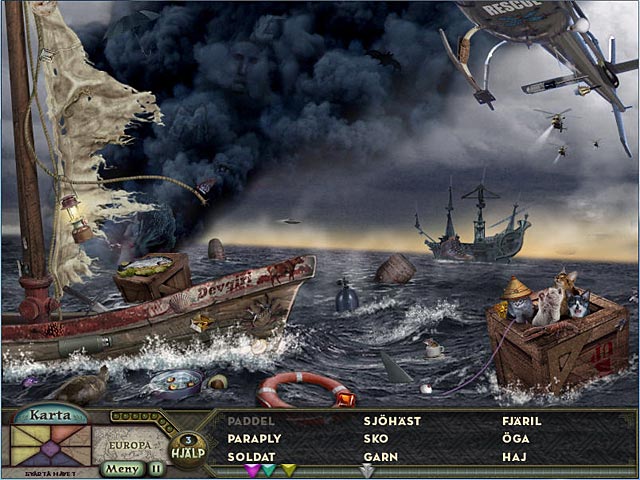Pause the game with the pause button
This screenshot has height=480, width=640.
(x=156, y=468)
